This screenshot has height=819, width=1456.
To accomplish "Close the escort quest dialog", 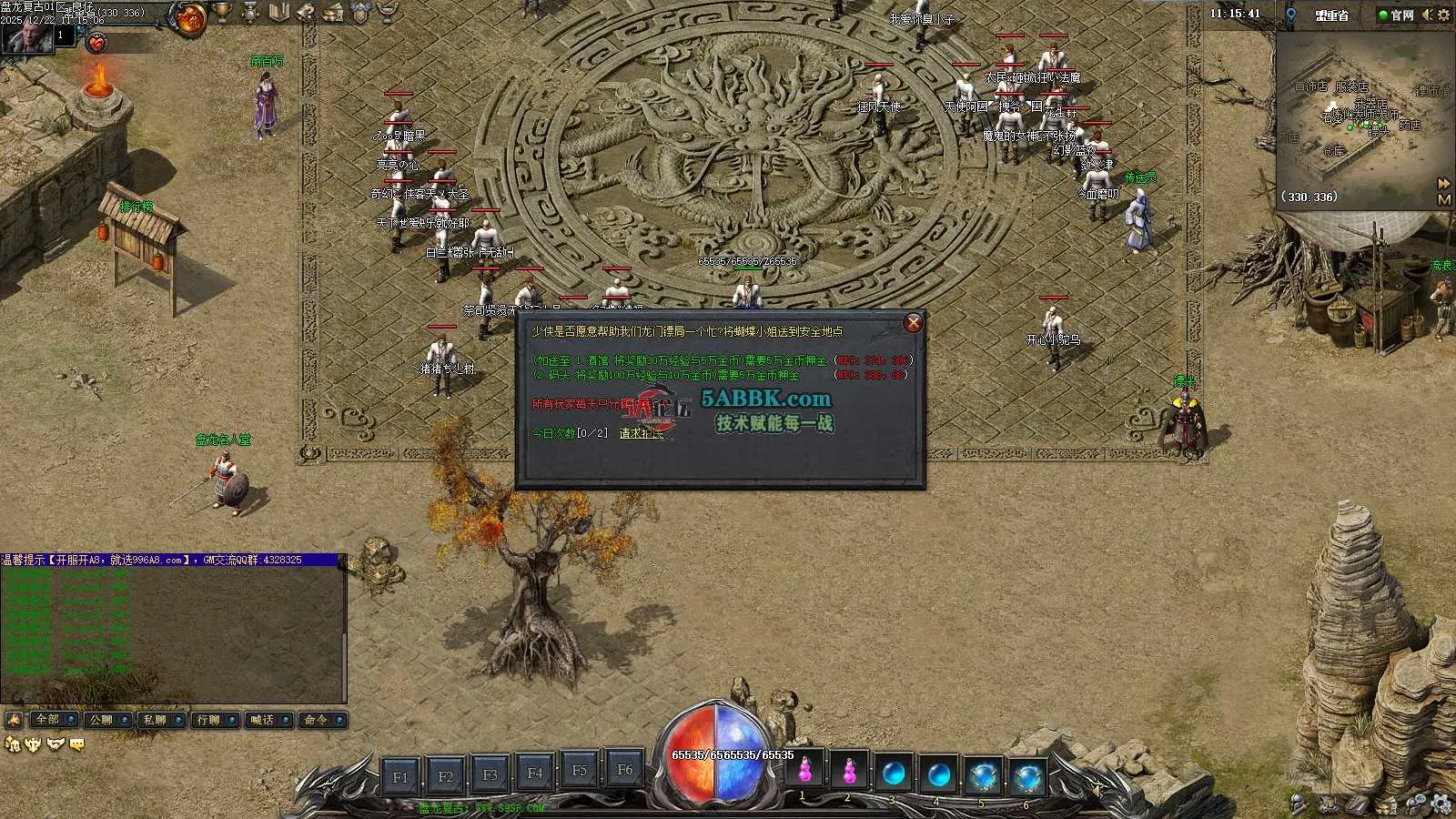I will coord(913,323).
